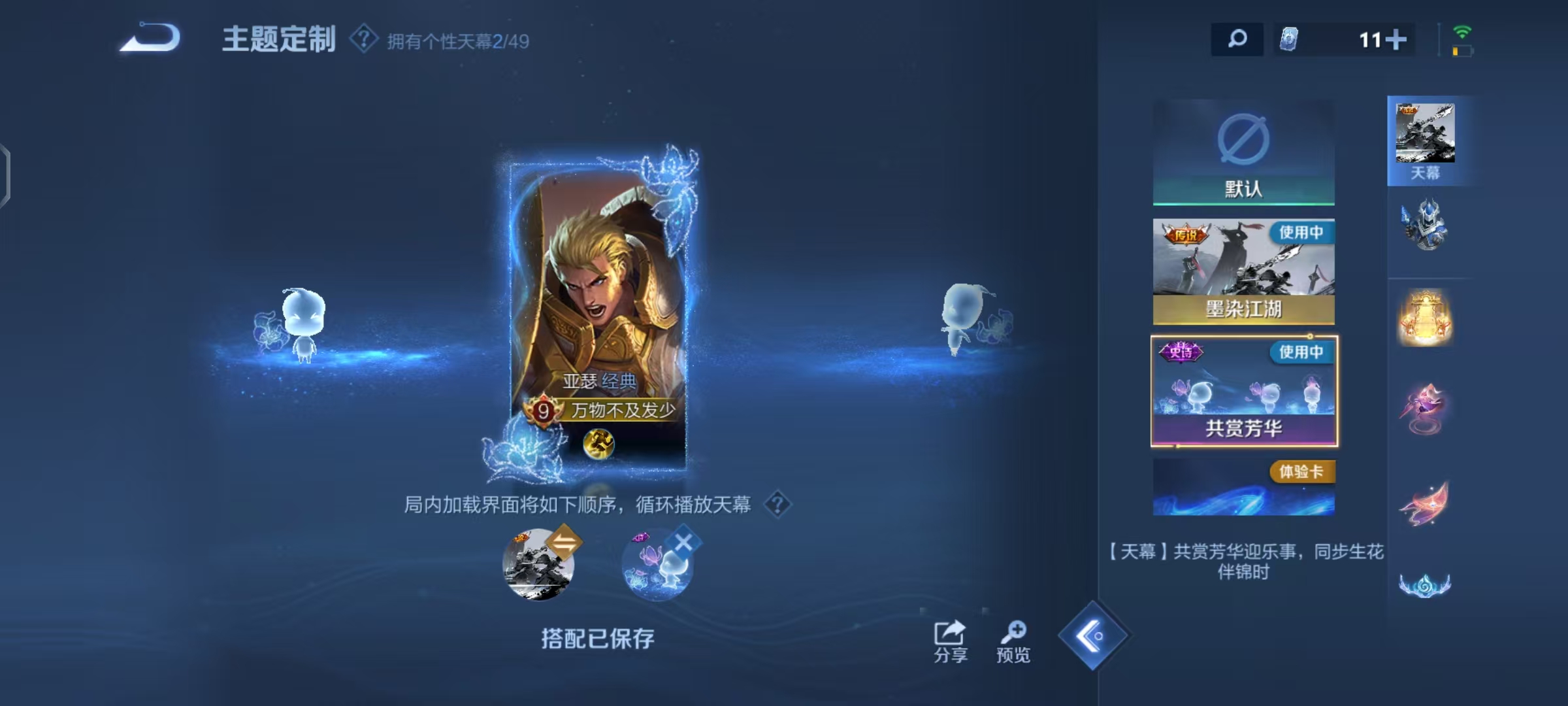Image resolution: width=1568 pixels, height=706 pixels.
Task: Switch to the 天幕 sidebar tab
Action: click(1428, 141)
